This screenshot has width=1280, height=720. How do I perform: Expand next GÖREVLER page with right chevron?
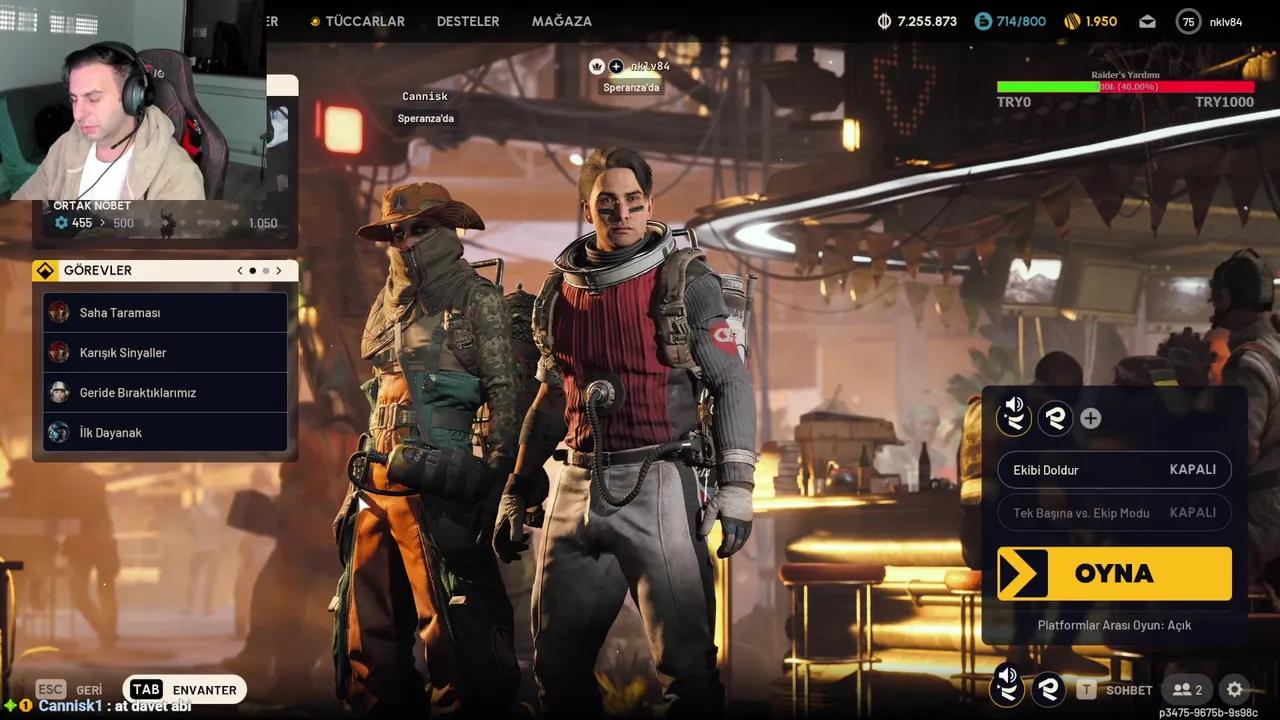278,270
